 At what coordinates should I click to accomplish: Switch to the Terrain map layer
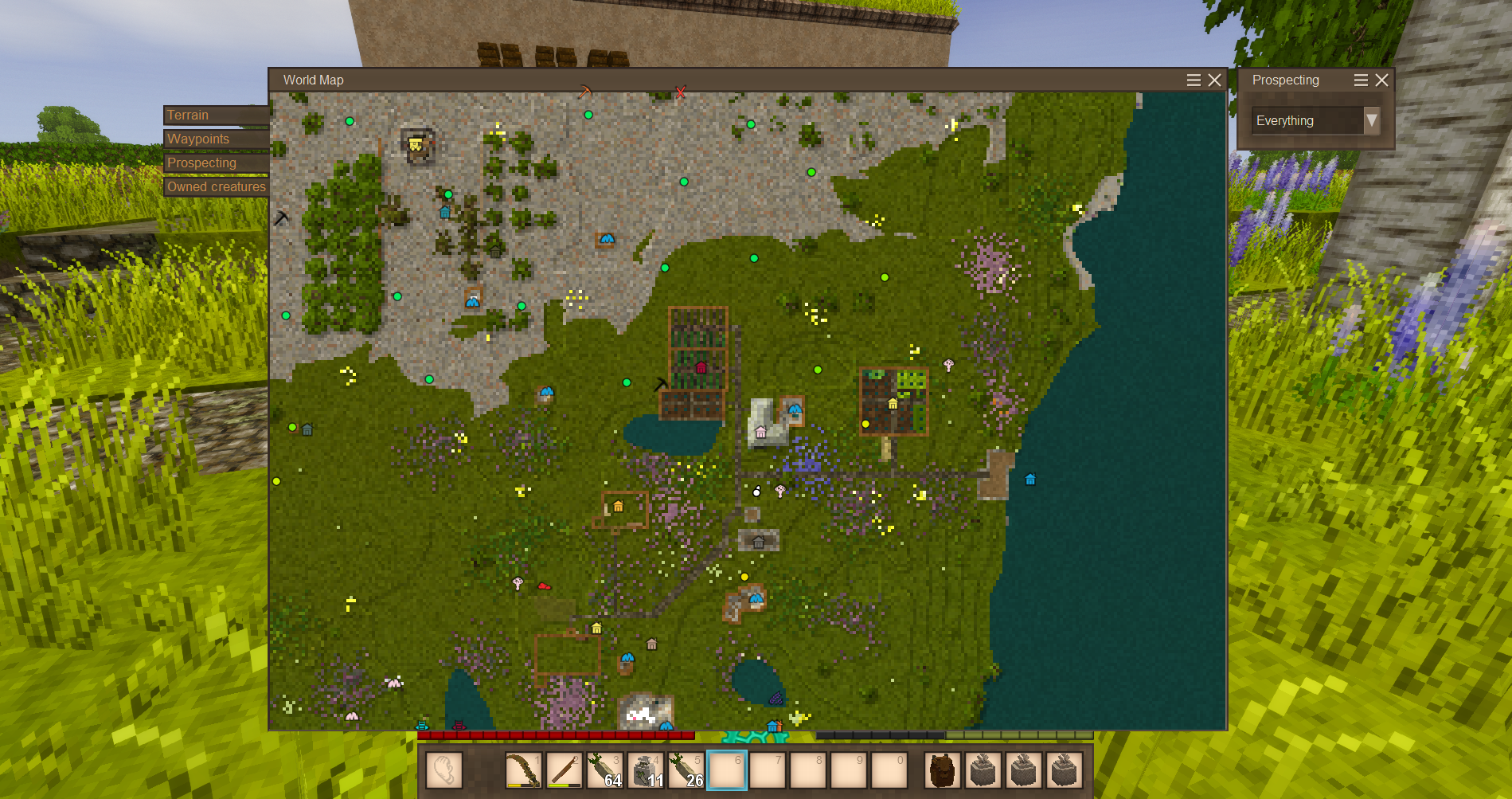point(215,116)
